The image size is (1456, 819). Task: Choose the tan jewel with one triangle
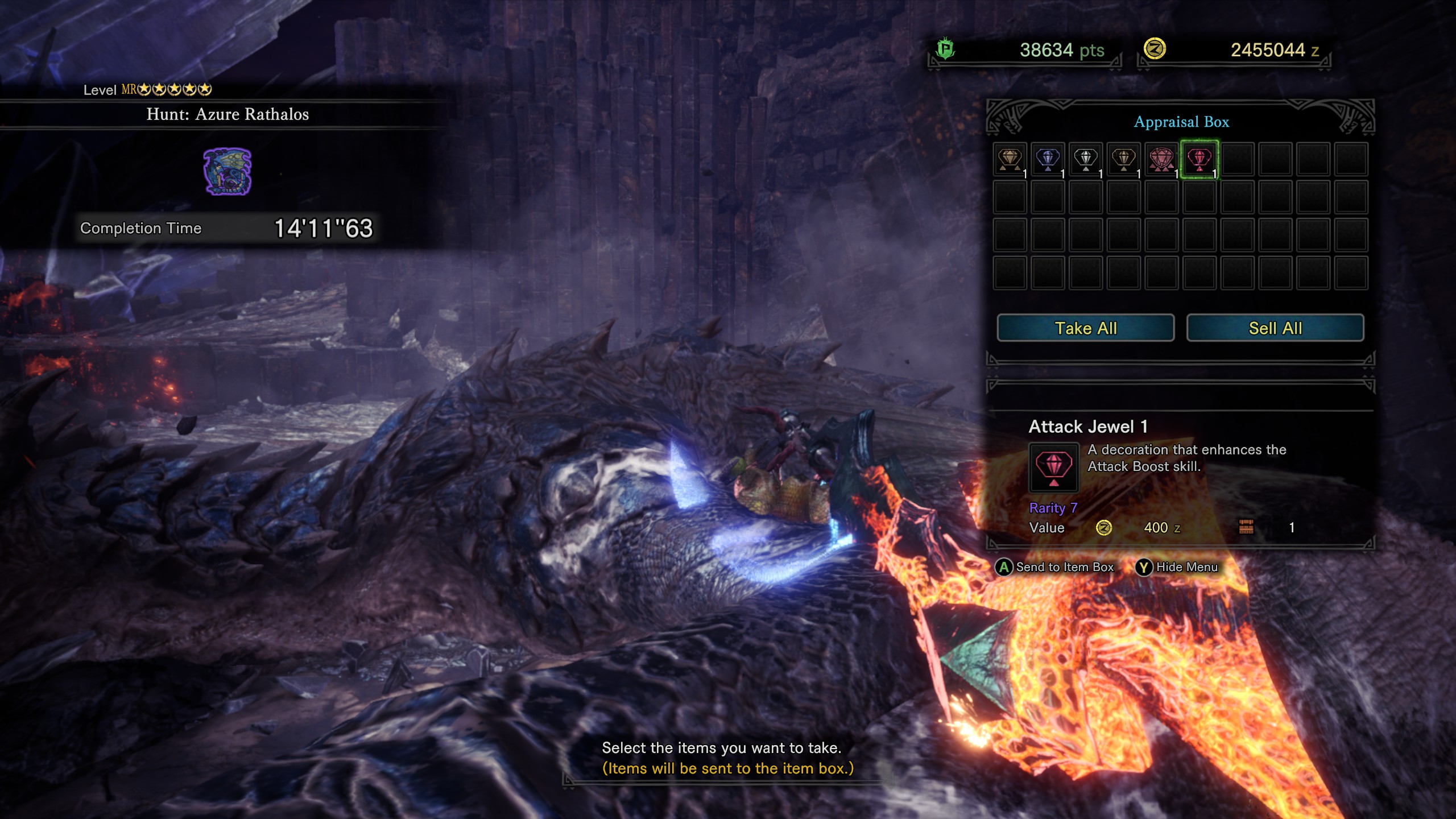coord(1123,159)
